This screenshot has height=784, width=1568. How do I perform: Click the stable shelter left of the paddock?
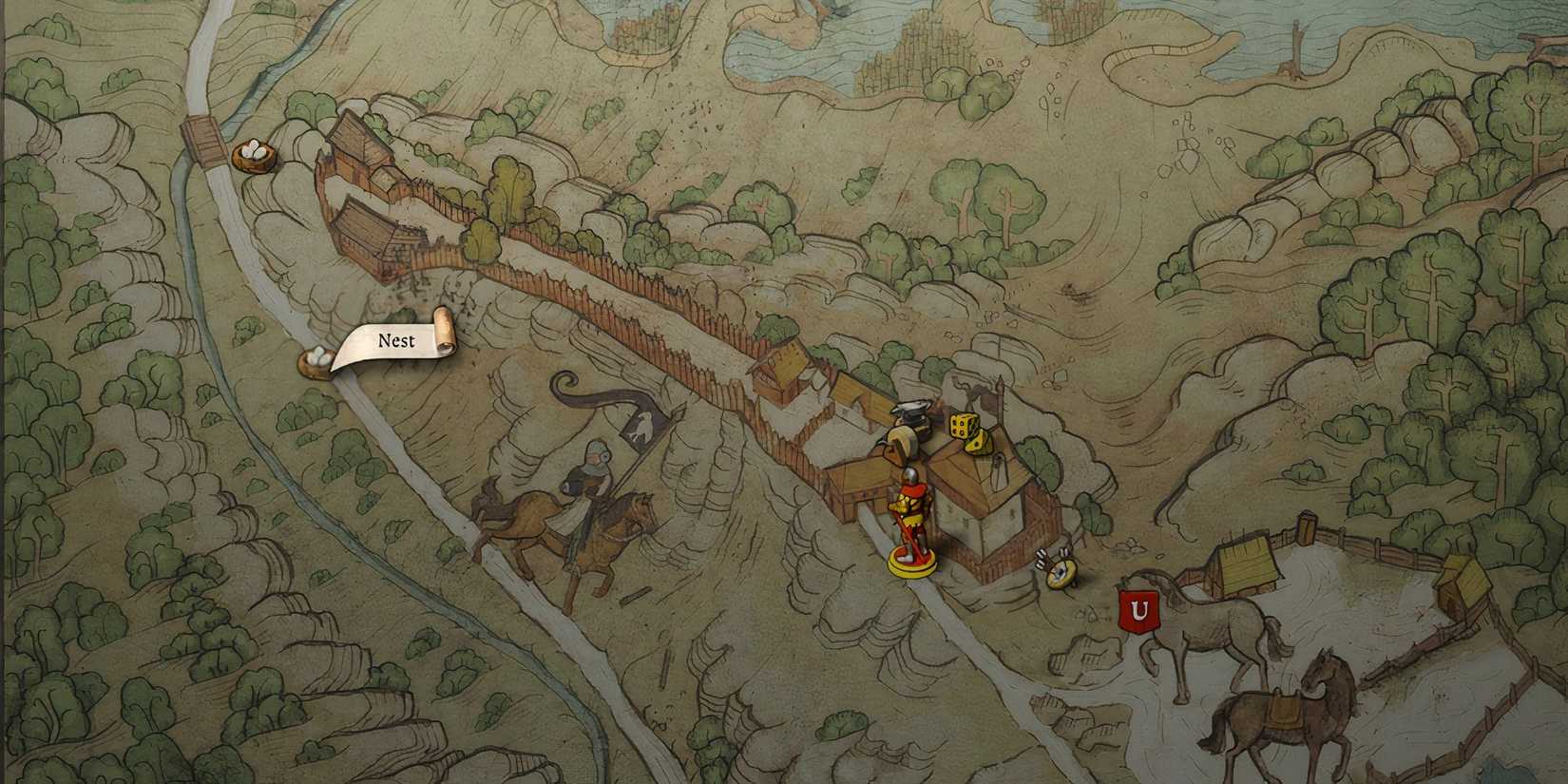(x=1245, y=561)
